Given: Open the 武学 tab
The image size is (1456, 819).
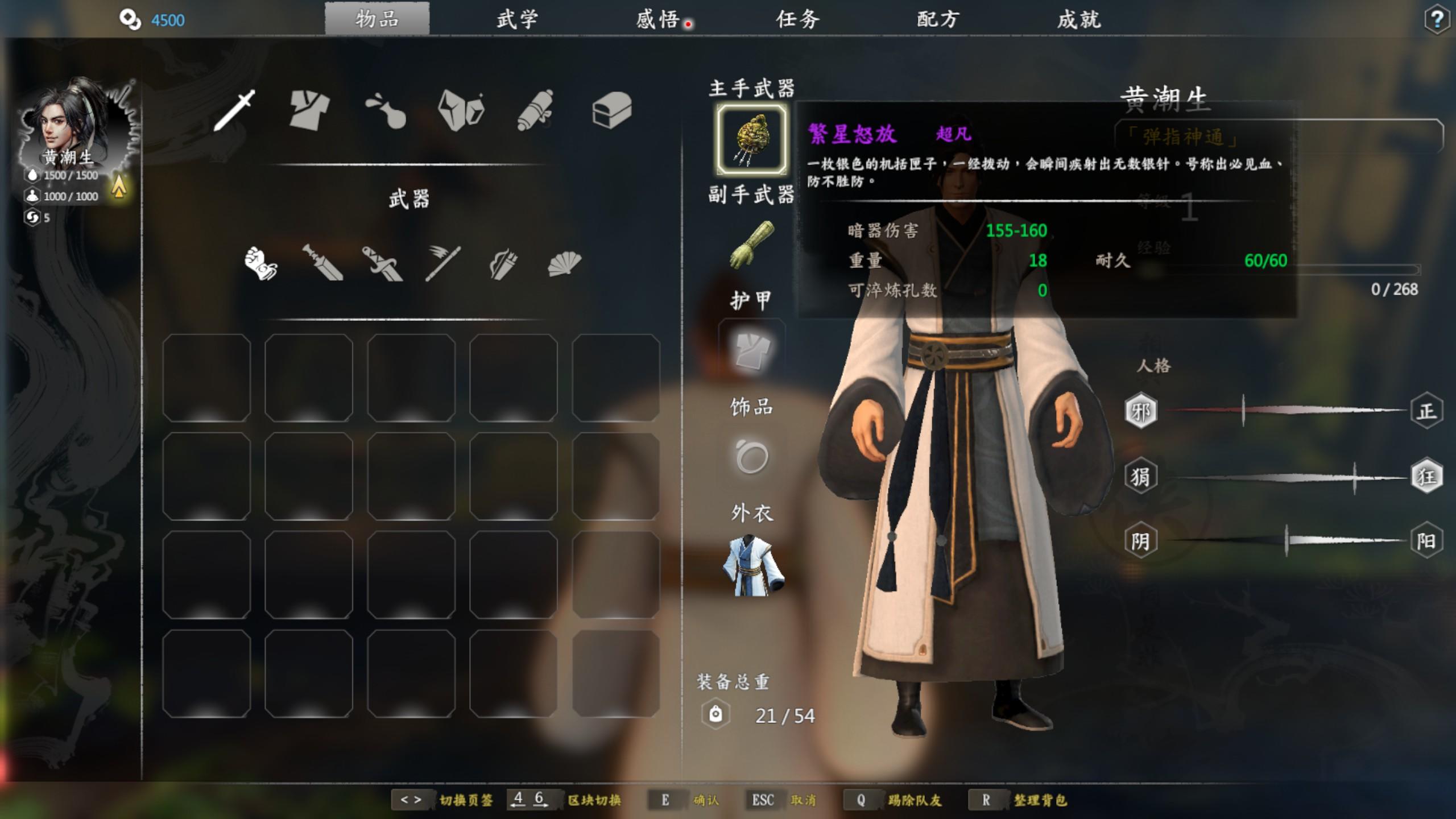Looking at the screenshot, I should [517, 19].
